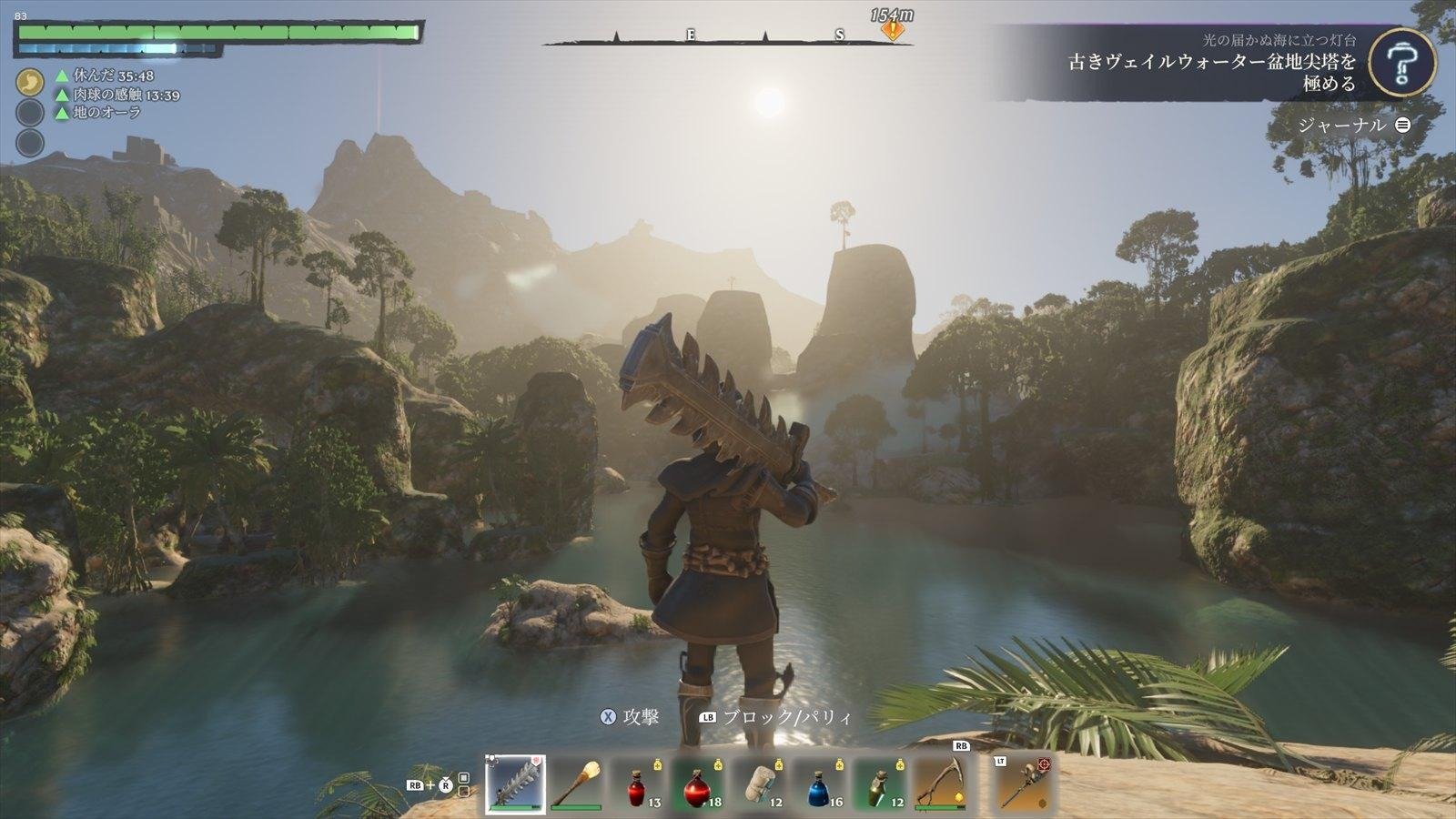This screenshot has height=819, width=1456.
Task: Click the orange quest marker on compass
Action: (895, 30)
